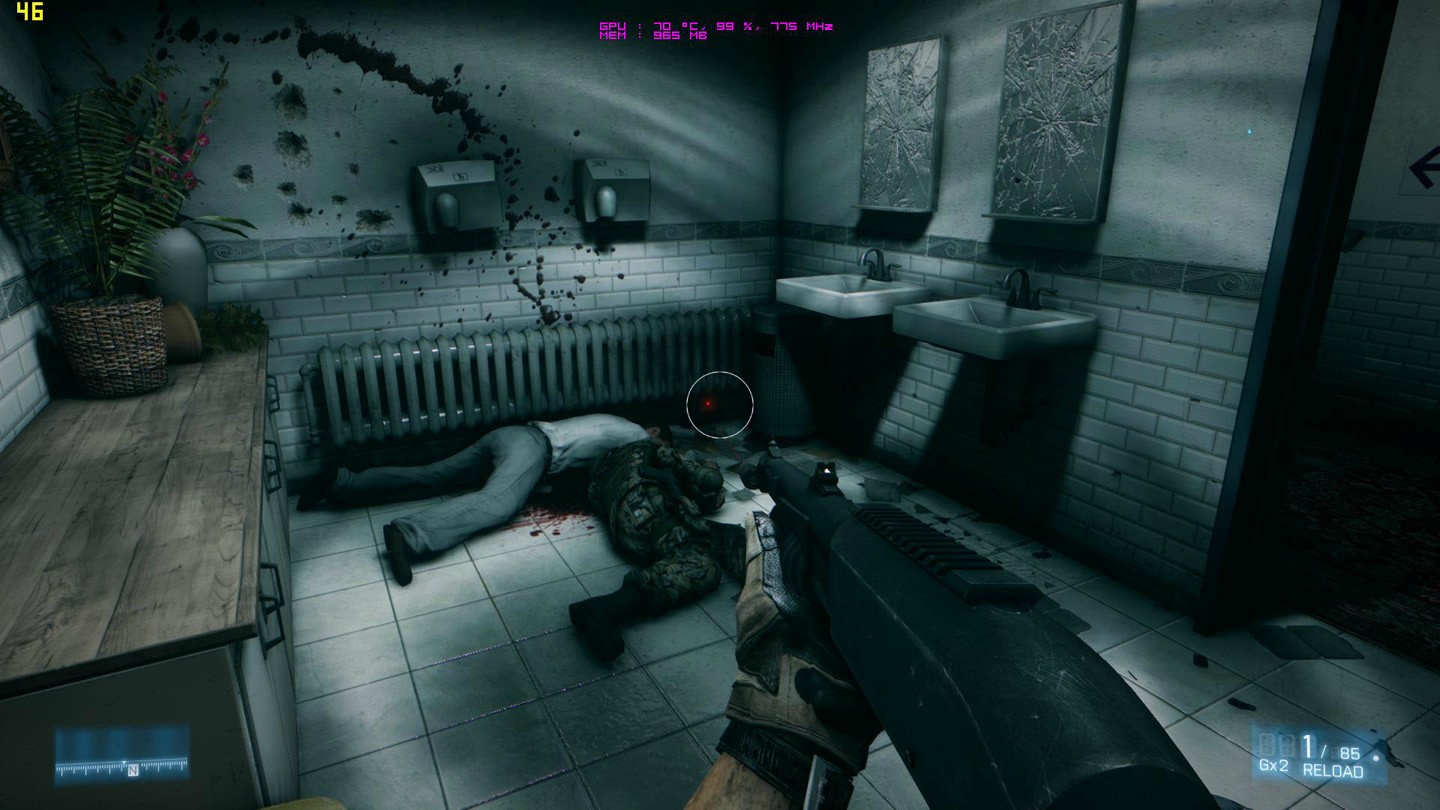The image size is (1440, 810).
Task: Click the compass heading strip
Action: tap(122, 767)
